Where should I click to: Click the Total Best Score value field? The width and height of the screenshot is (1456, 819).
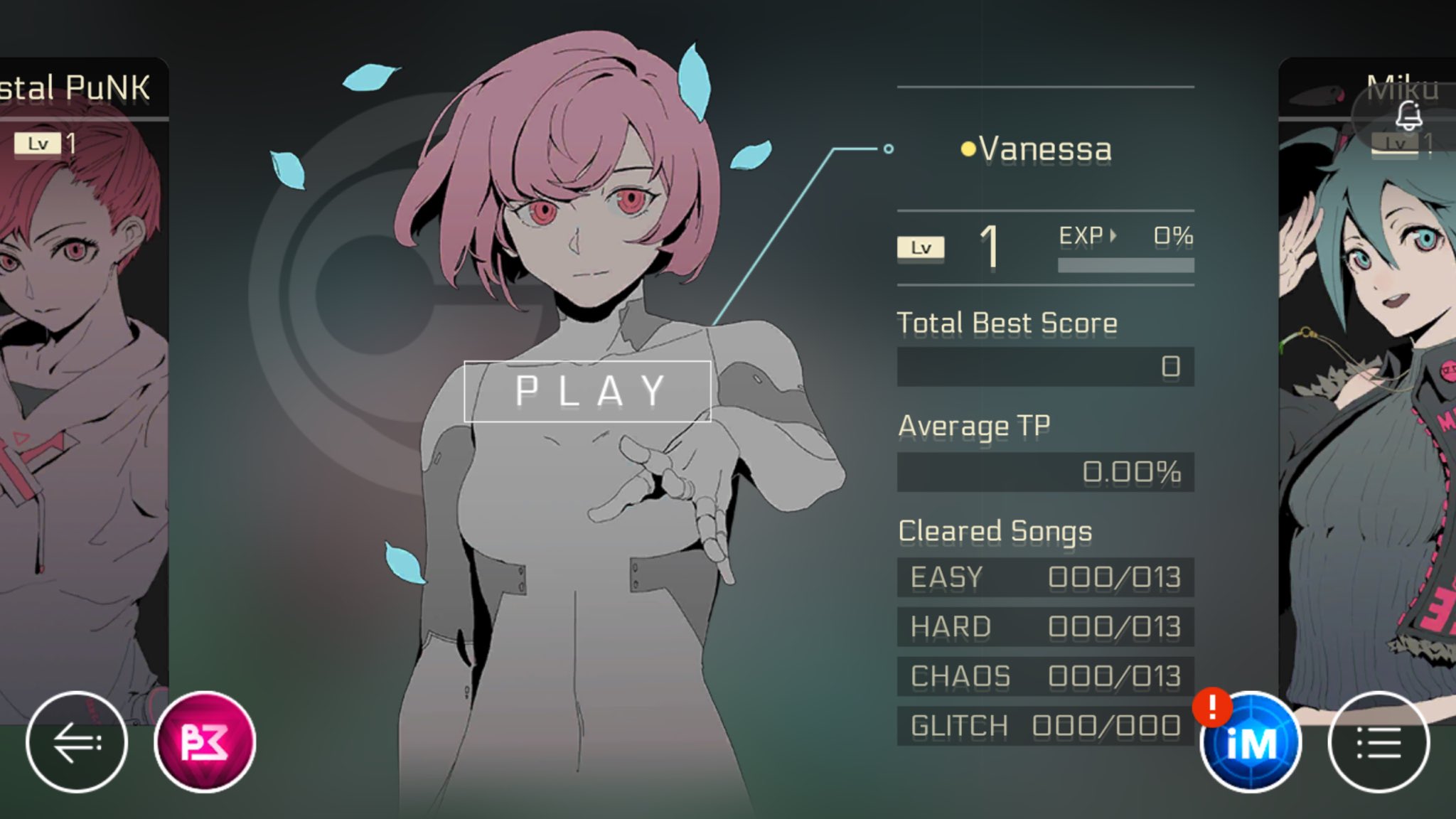1045,365
